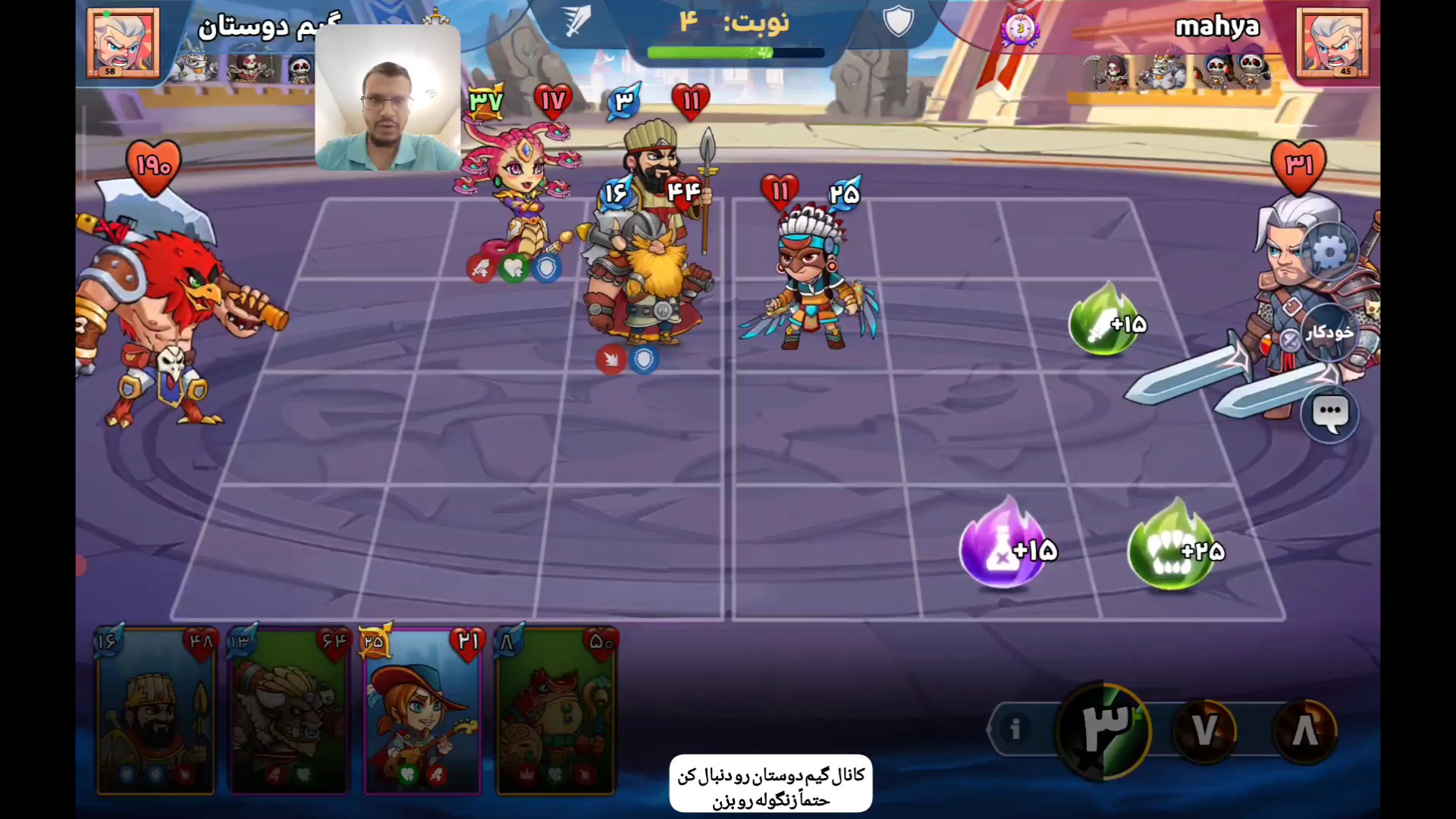Toggle the خودکار auto-play button
This screenshot has width=1456, height=819.
[x=1329, y=332]
